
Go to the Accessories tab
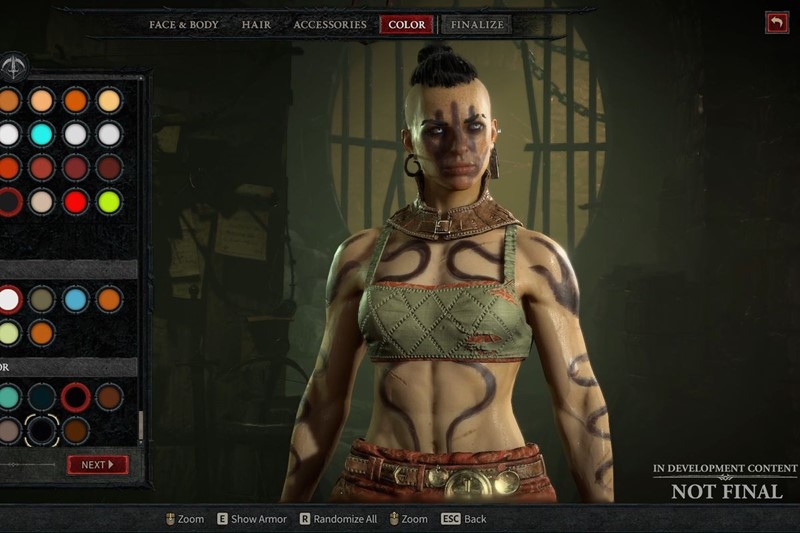tap(329, 24)
